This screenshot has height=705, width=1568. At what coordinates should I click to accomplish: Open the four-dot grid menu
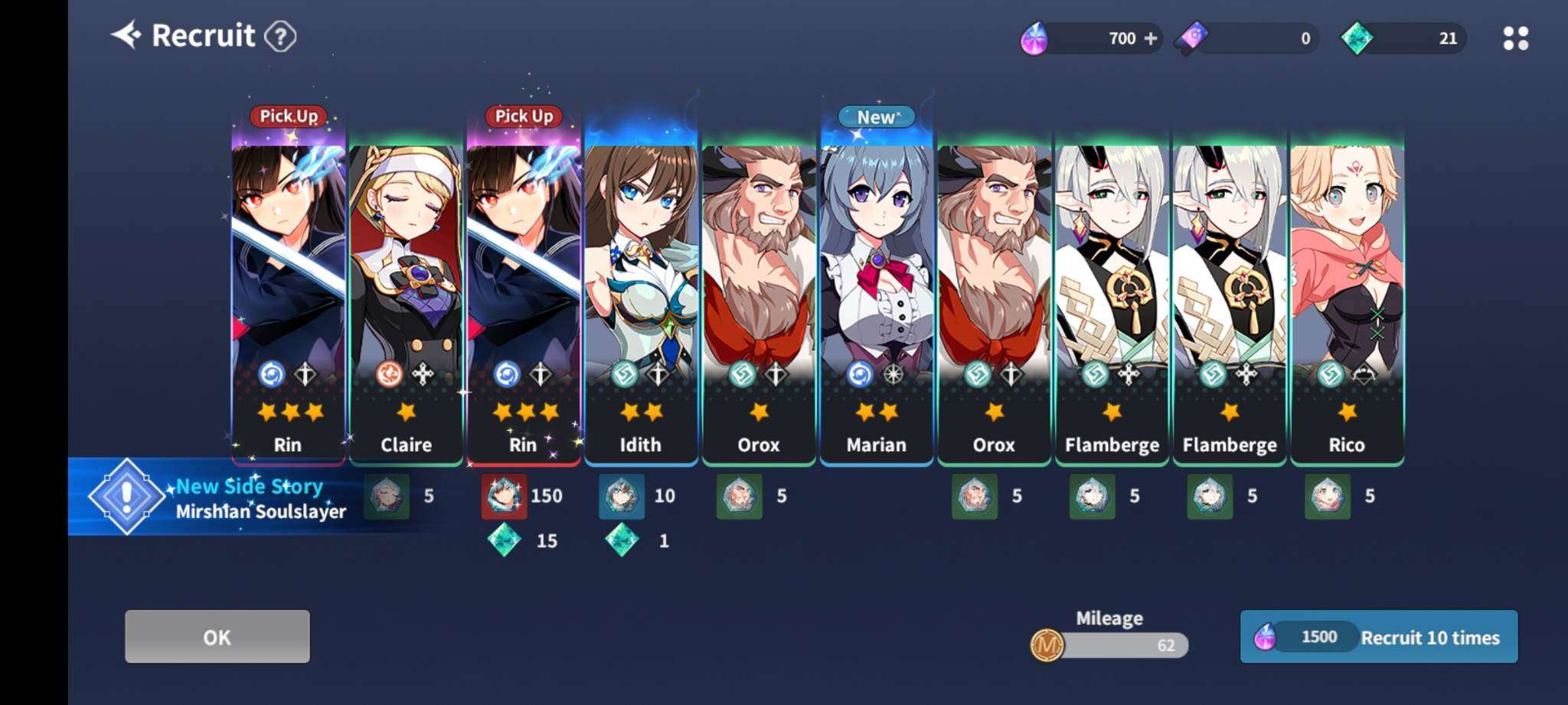[1515, 38]
